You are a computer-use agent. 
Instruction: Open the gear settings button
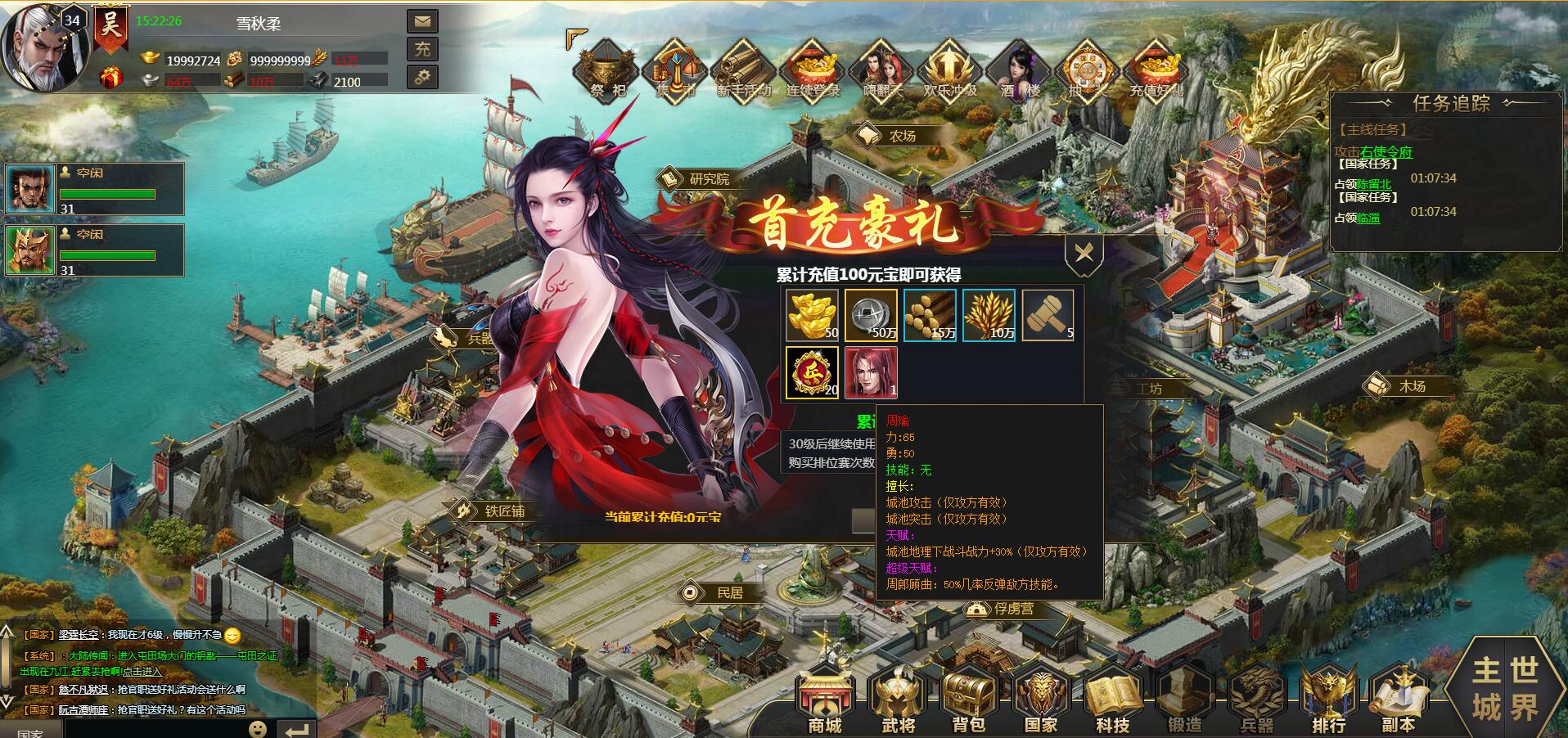coord(422,77)
